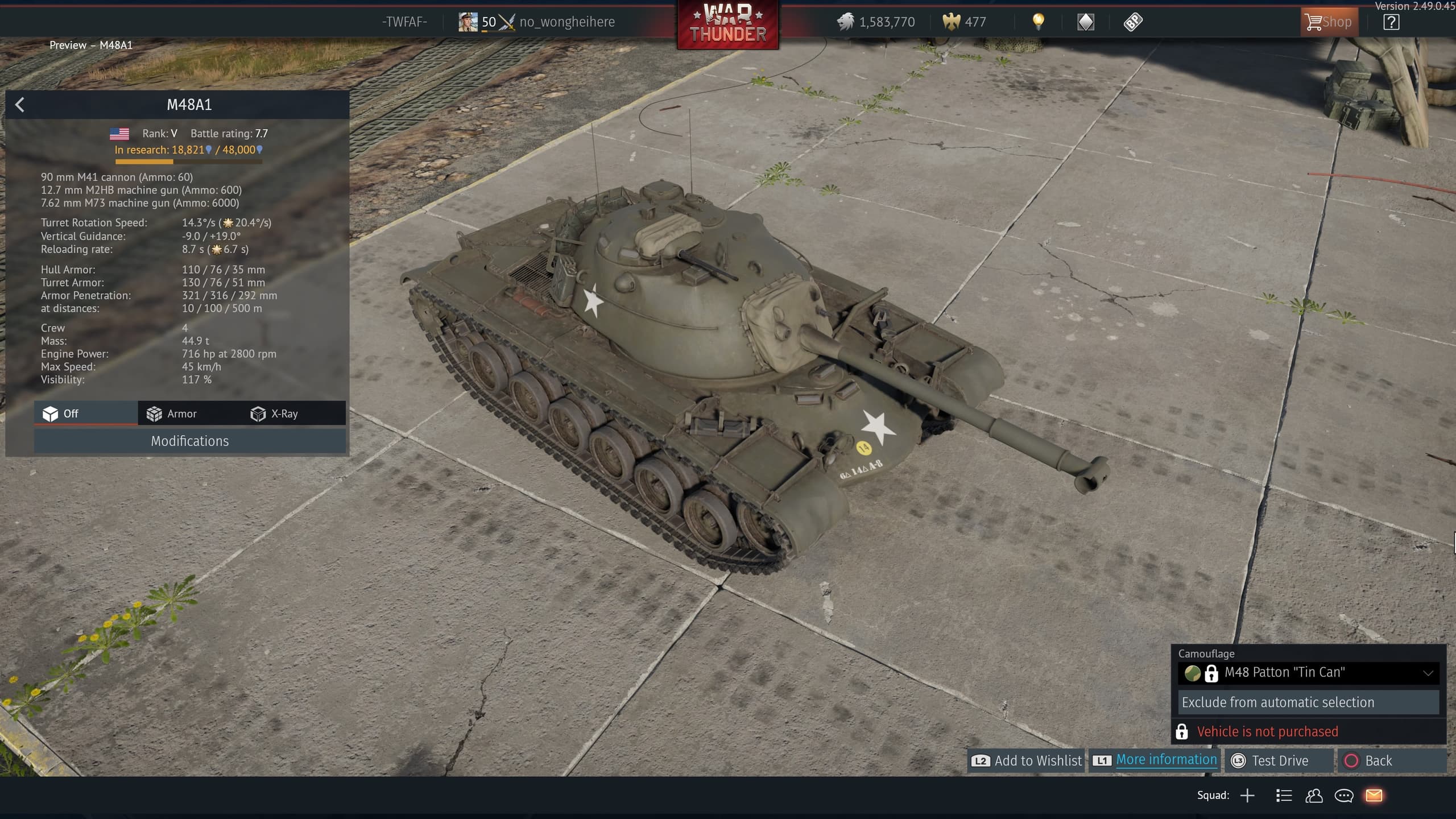Open the orange mail envelope
The width and height of the screenshot is (1456, 819).
(x=1374, y=795)
